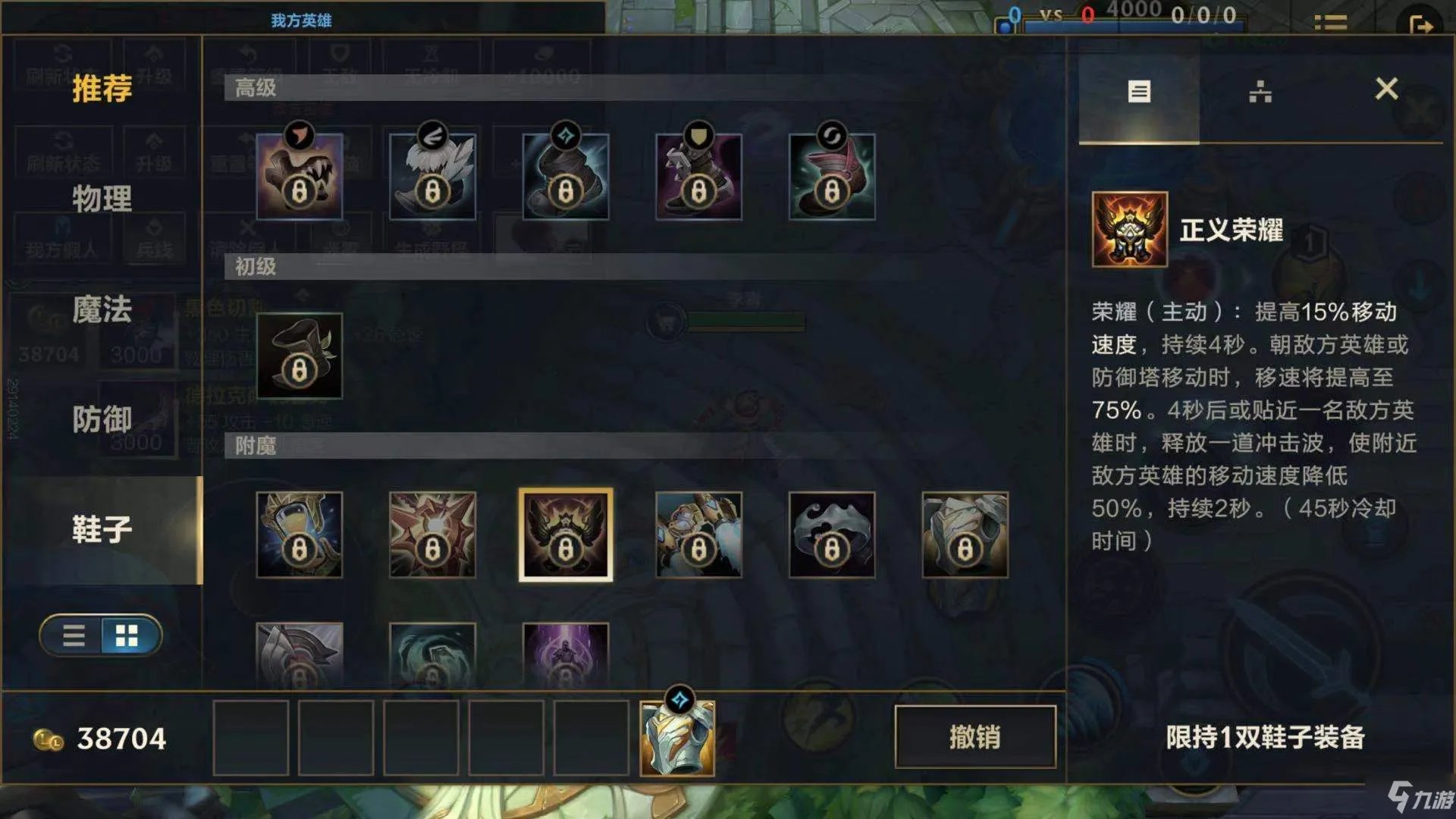Switch item display to list view
Viewport: 1456px width, 819px height.
[74, 635]
